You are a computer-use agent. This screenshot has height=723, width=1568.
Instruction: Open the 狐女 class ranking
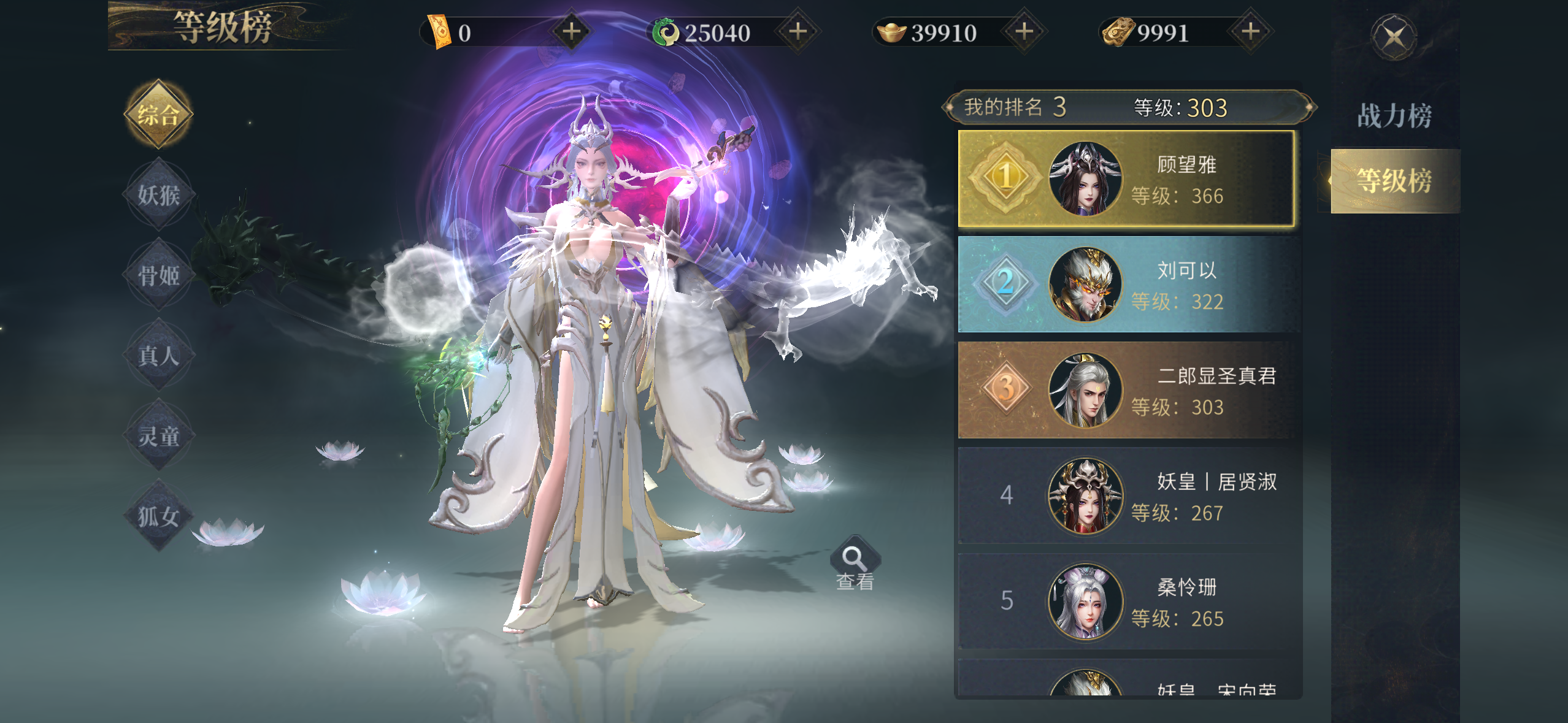click(158, 516)
